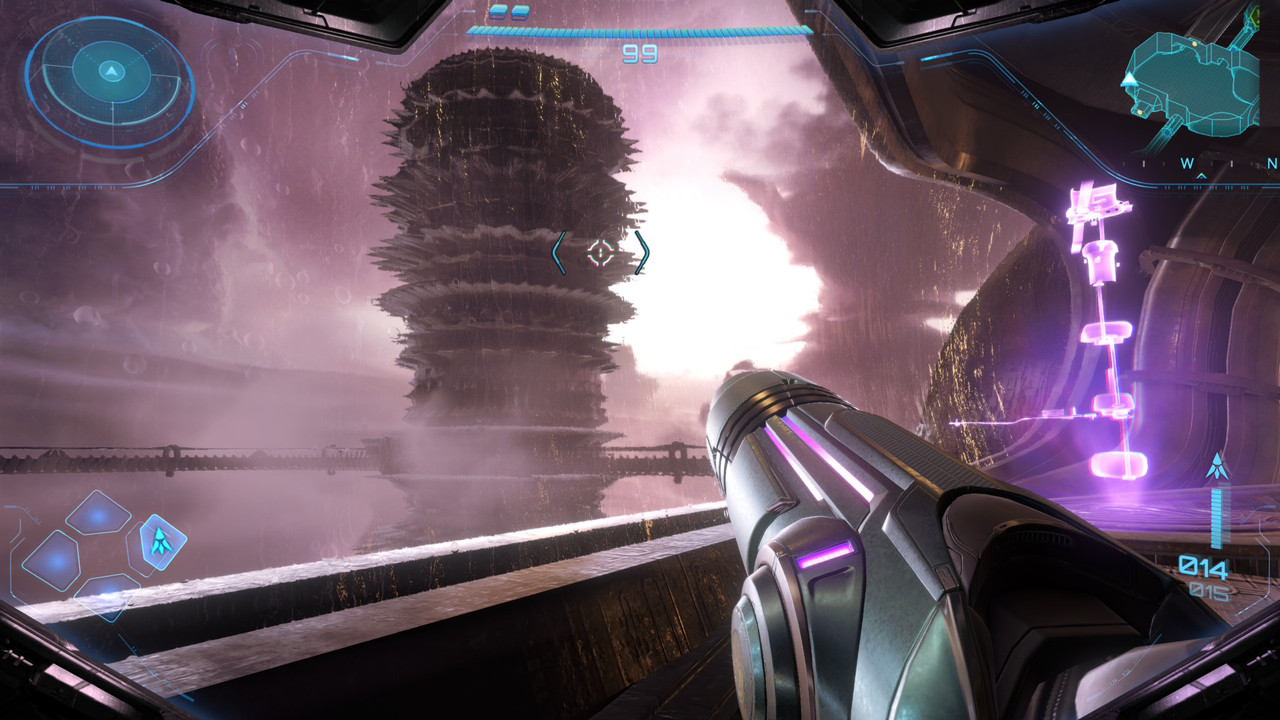
Task: Click the player arrow on the minimap
Action: [x=1131, y=78]
